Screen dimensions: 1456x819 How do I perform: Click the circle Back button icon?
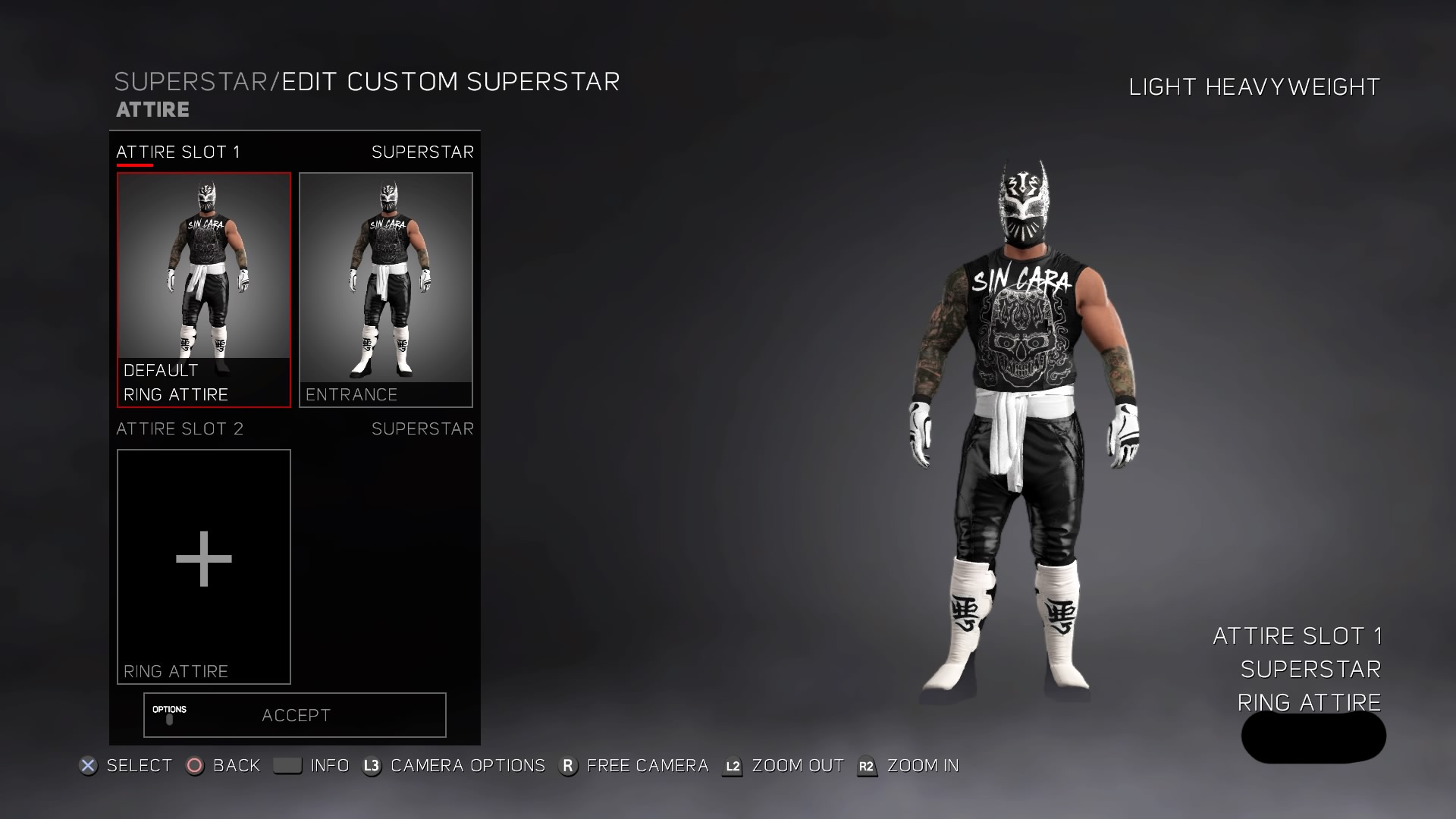click(196, 767)
